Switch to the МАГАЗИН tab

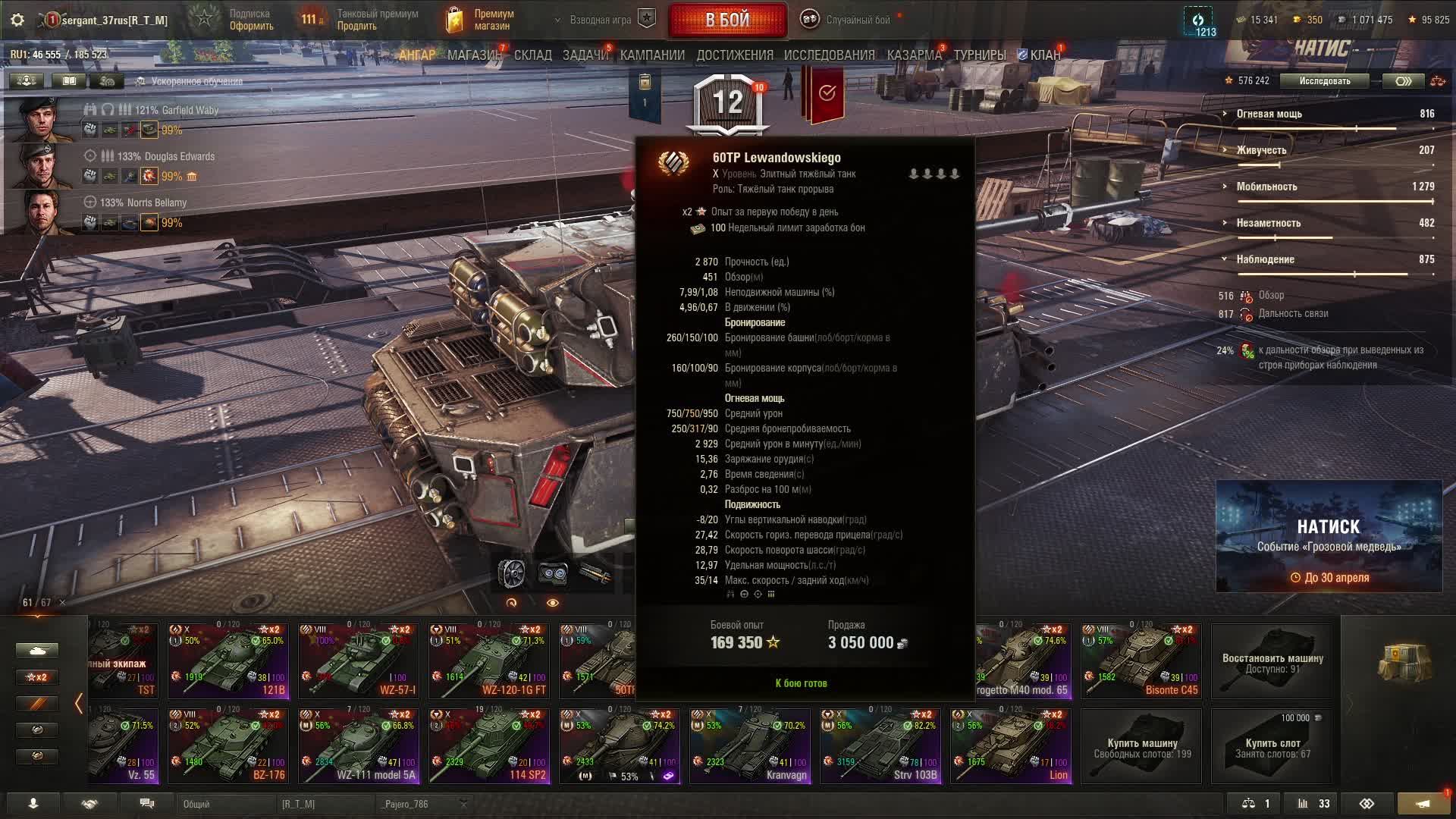(x=474, y=55)
